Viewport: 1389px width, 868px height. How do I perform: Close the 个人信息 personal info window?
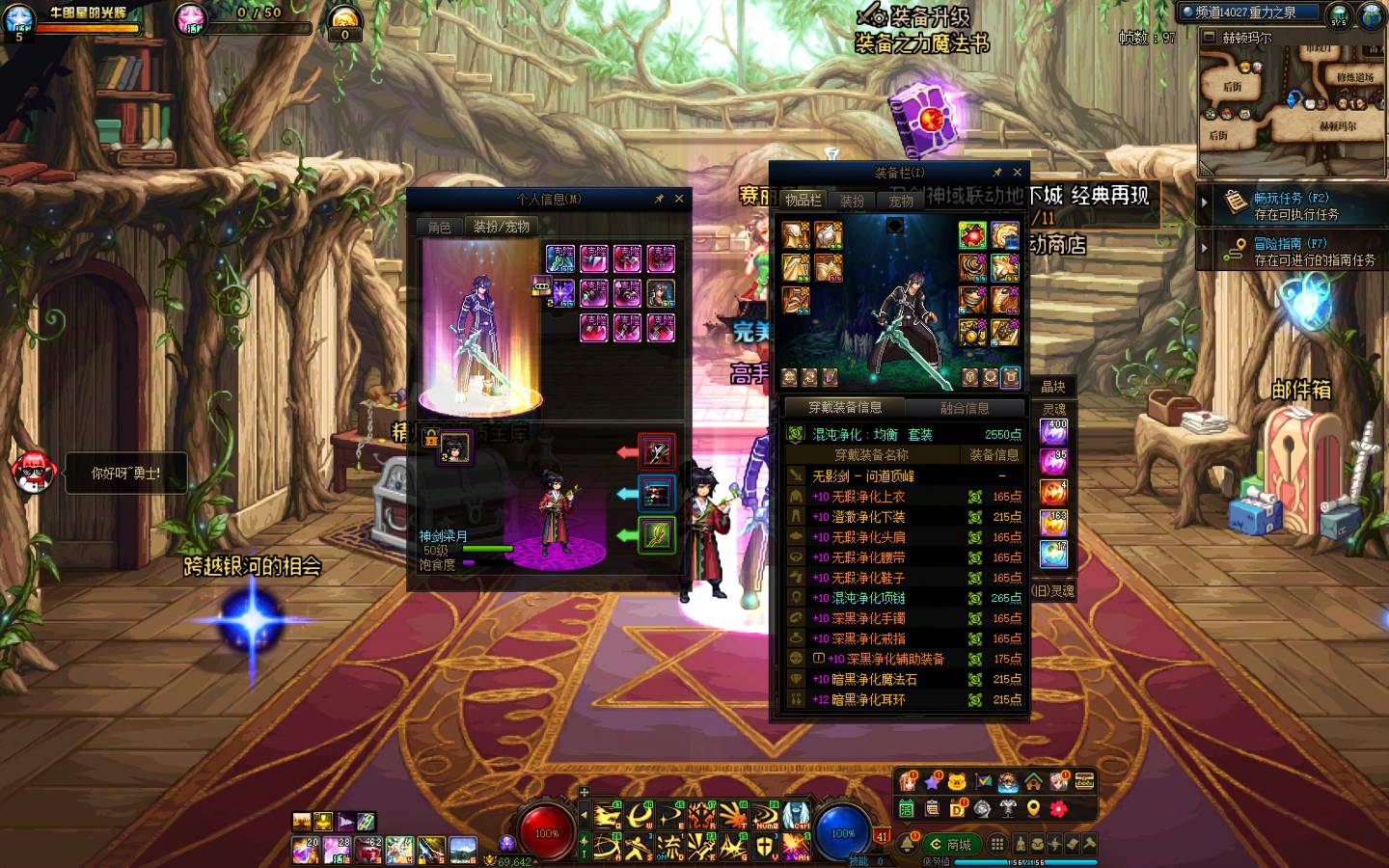point(679,199)
